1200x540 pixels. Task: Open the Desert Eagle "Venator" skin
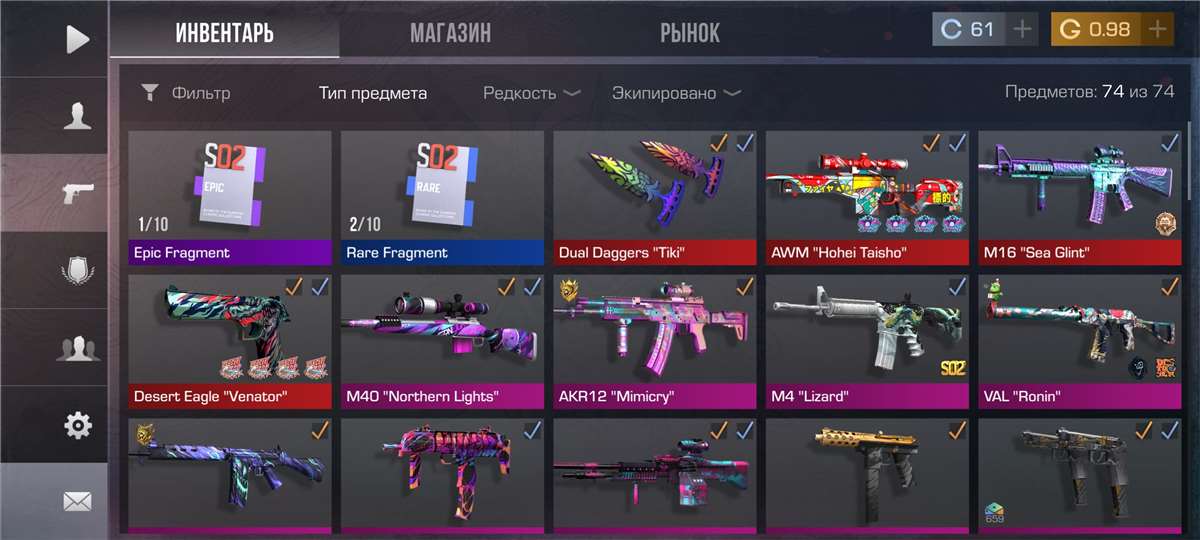[x=230, y=341]
